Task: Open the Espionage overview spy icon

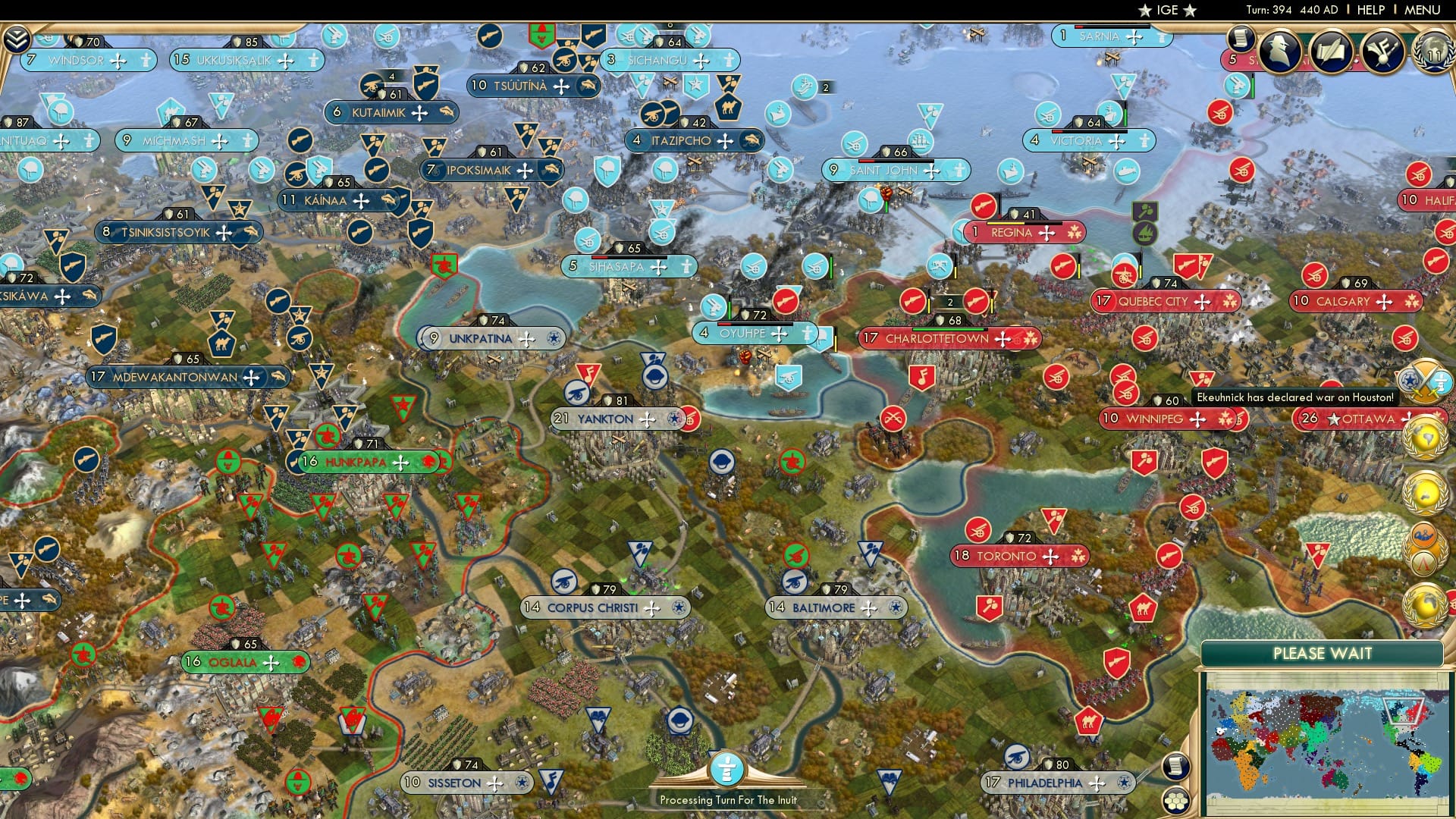Action: coord(1279,53)
